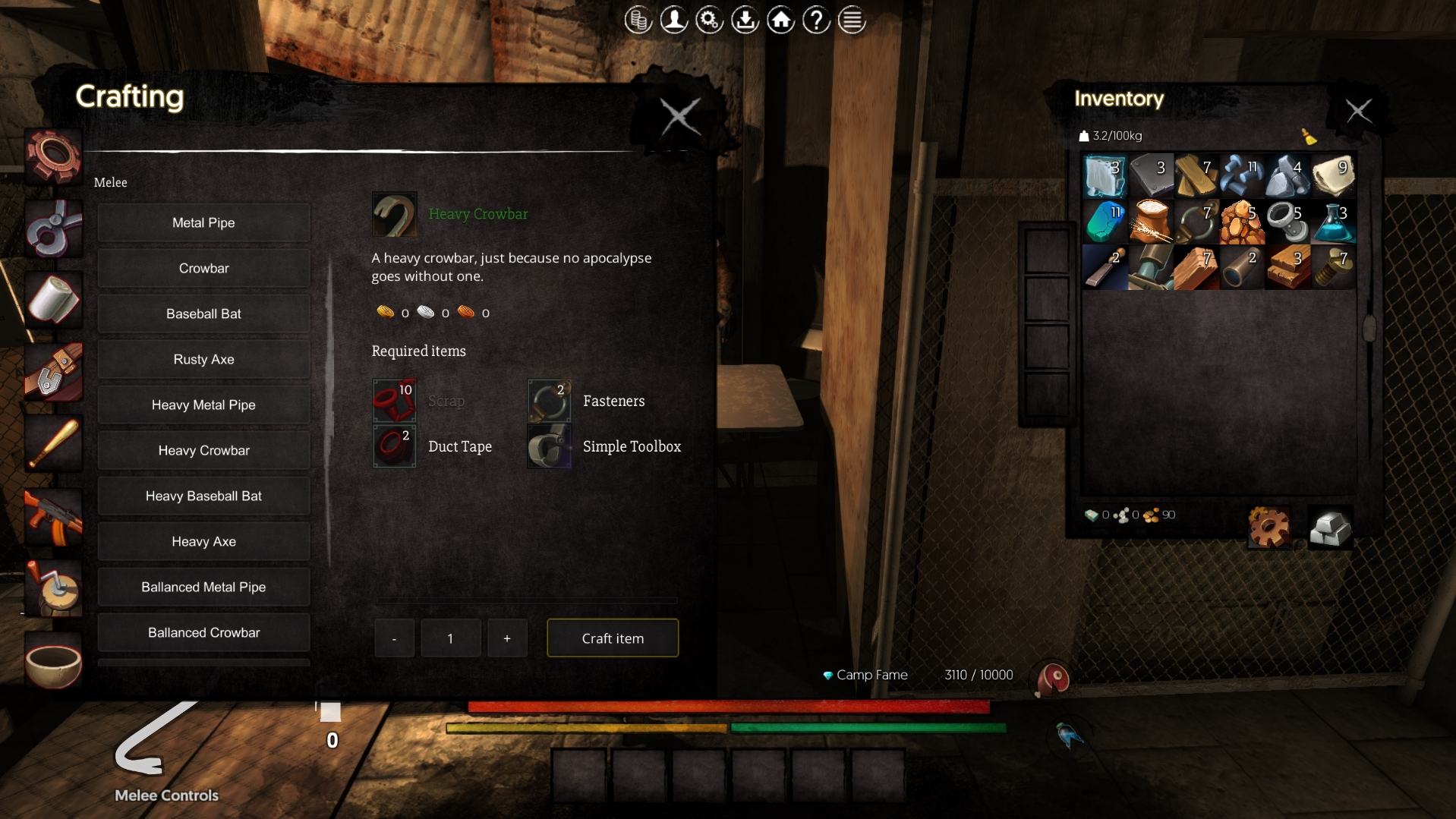Select the Heavy Axe recipe
Viewport: 1456px width, 819px height.
[203, 541]
